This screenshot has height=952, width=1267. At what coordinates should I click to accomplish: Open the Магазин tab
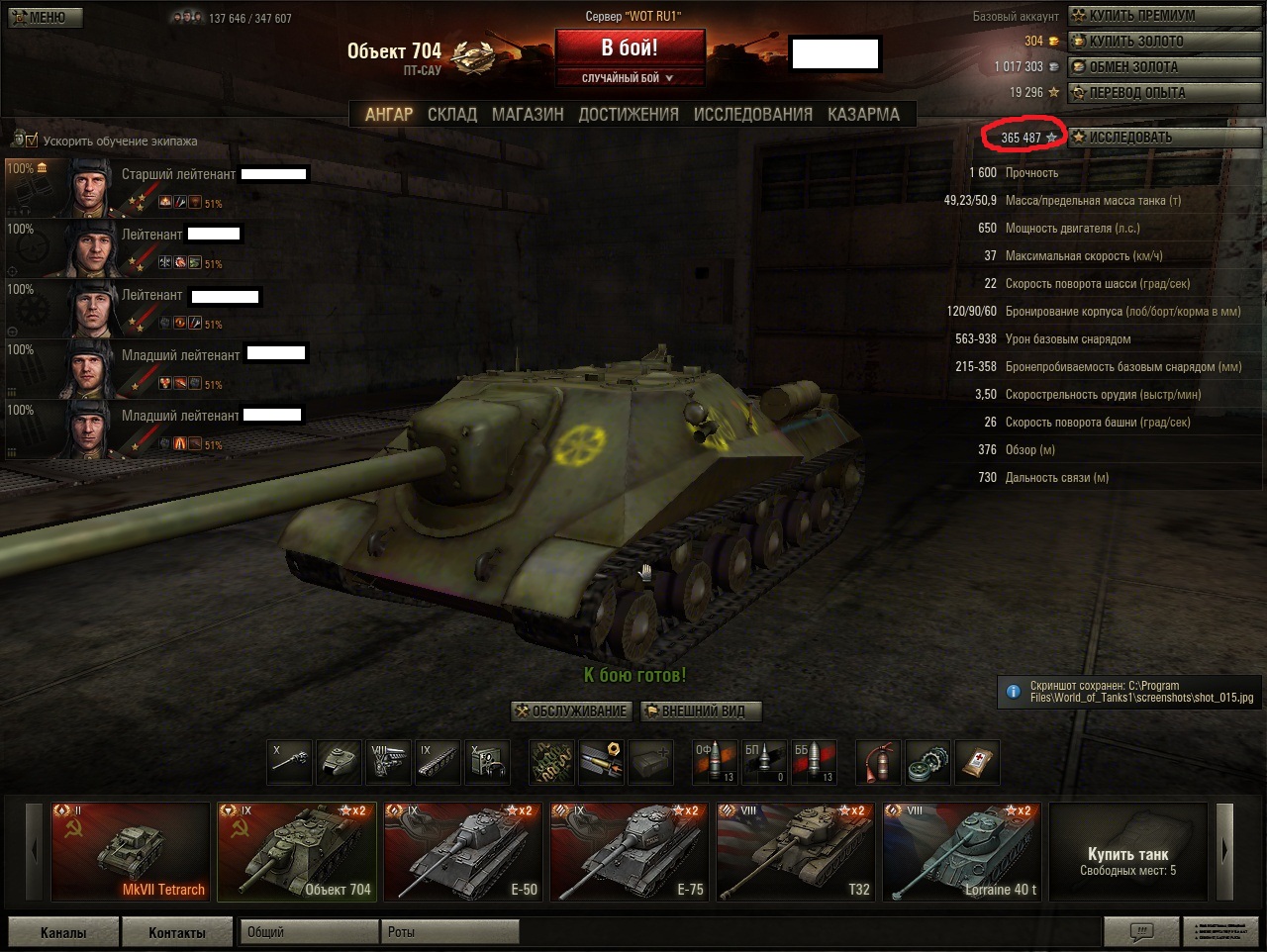528,115
